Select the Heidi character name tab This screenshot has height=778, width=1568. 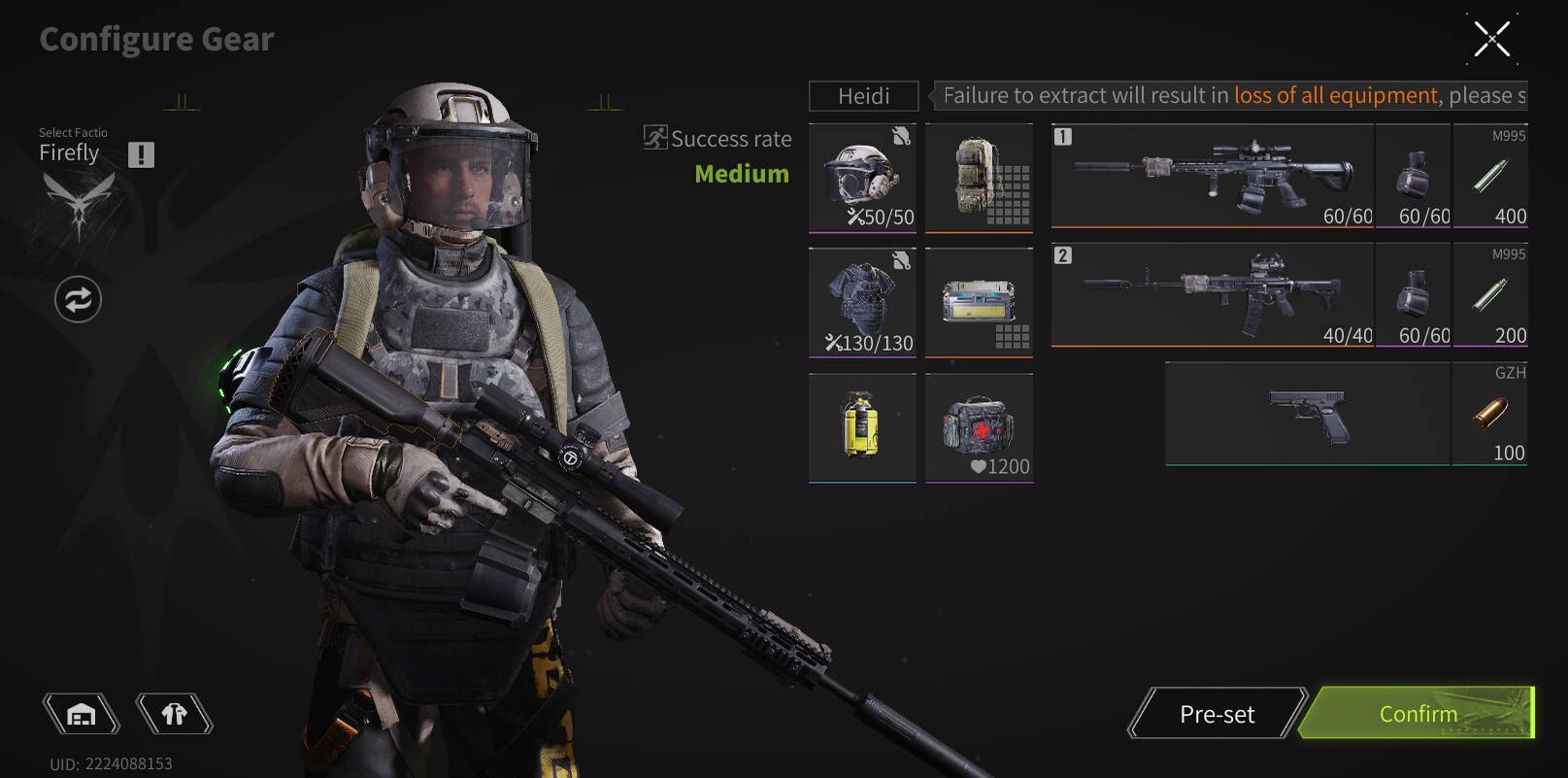[x=863, y=96]
